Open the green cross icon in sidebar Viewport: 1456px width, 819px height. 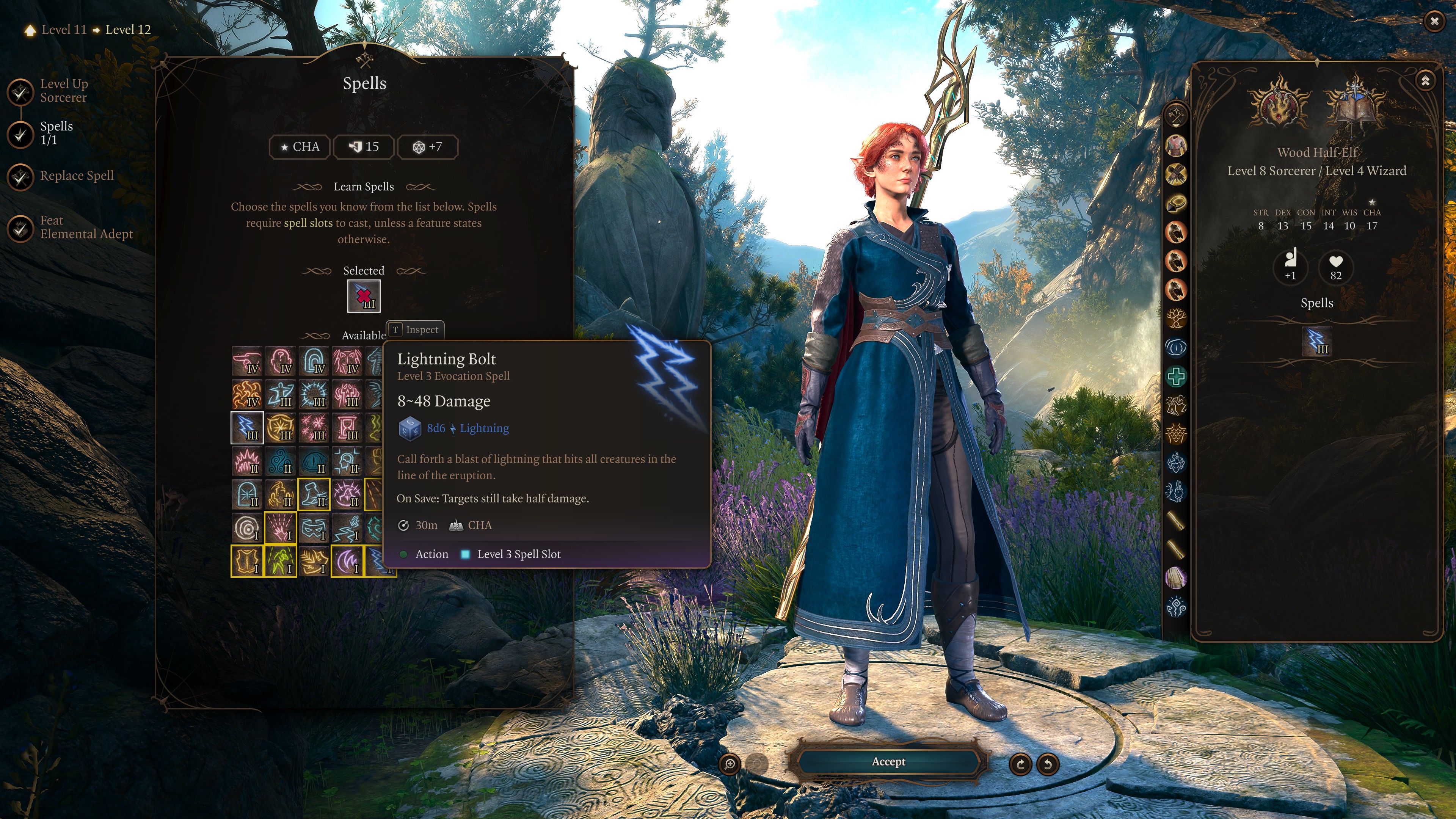tap(1176, 377)
